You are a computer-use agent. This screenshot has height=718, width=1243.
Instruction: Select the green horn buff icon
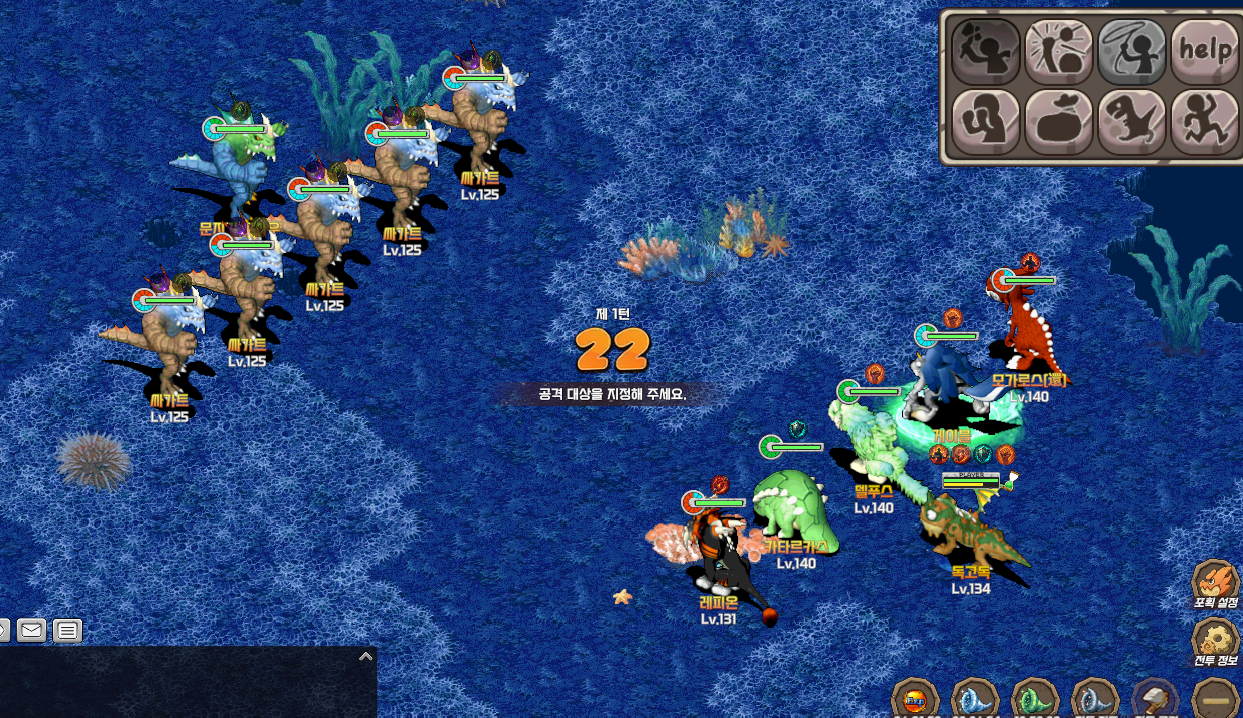(x=1034, y=698)
